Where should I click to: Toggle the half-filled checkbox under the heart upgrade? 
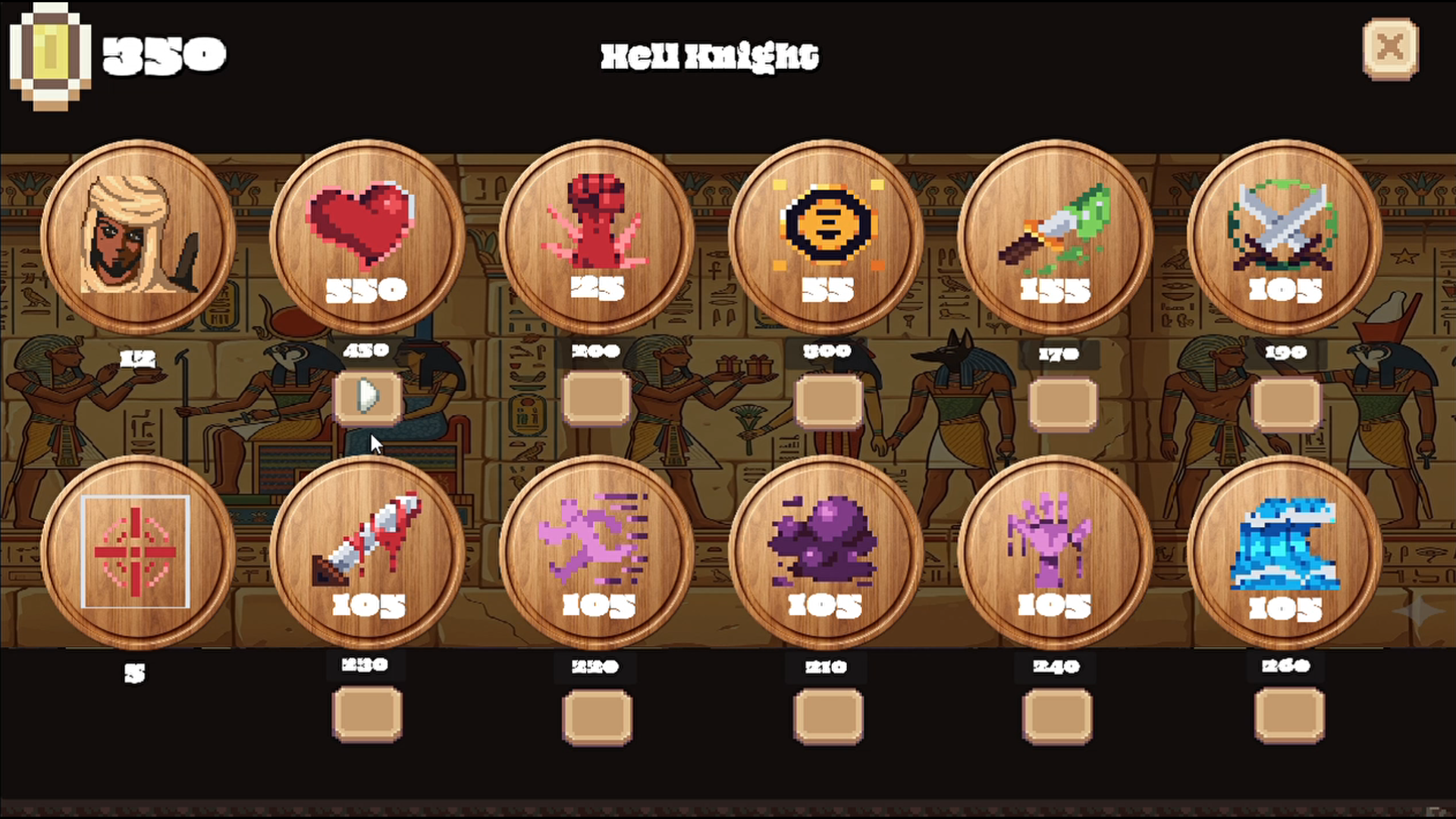[x=368, y=400]
